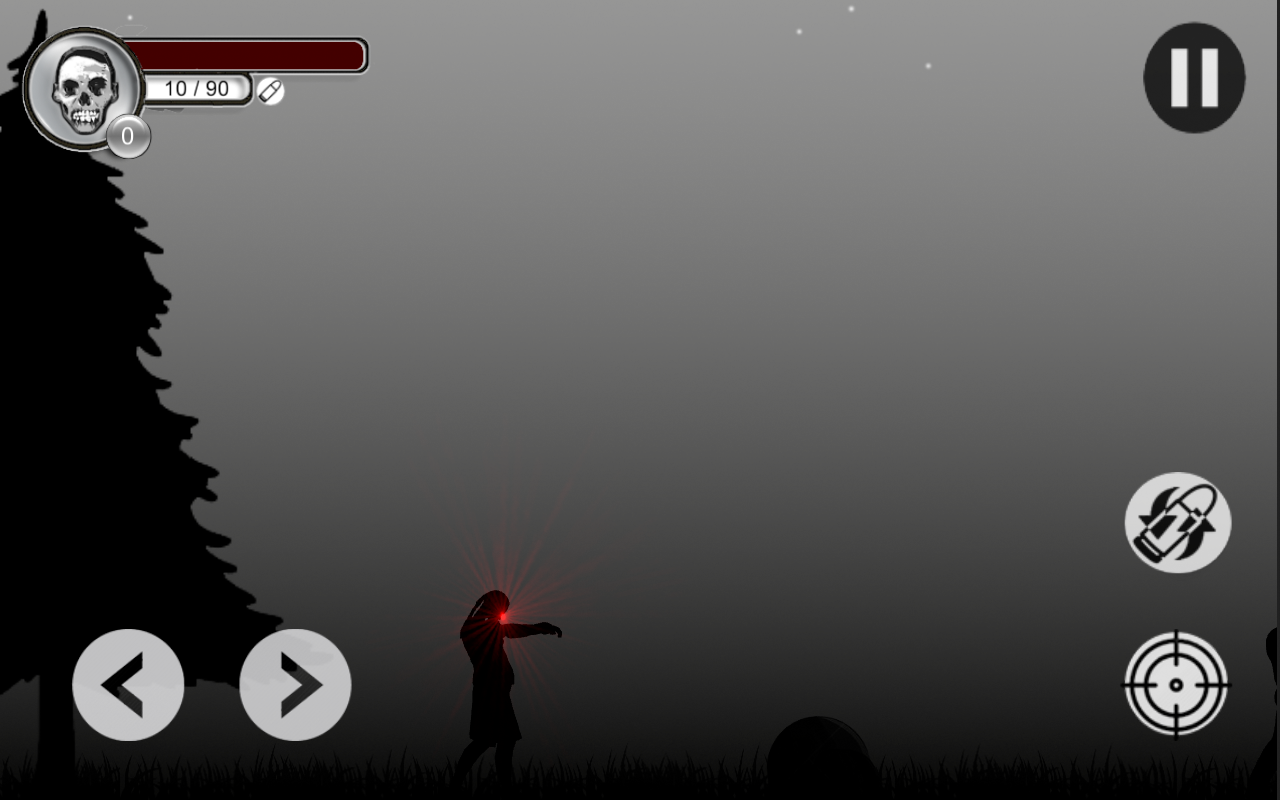Image resolution: width=1280 pixels, height=800 pixels.
Task: Fire using the crosshair button
Action: pyautogui.click(x=1176, y=684)
